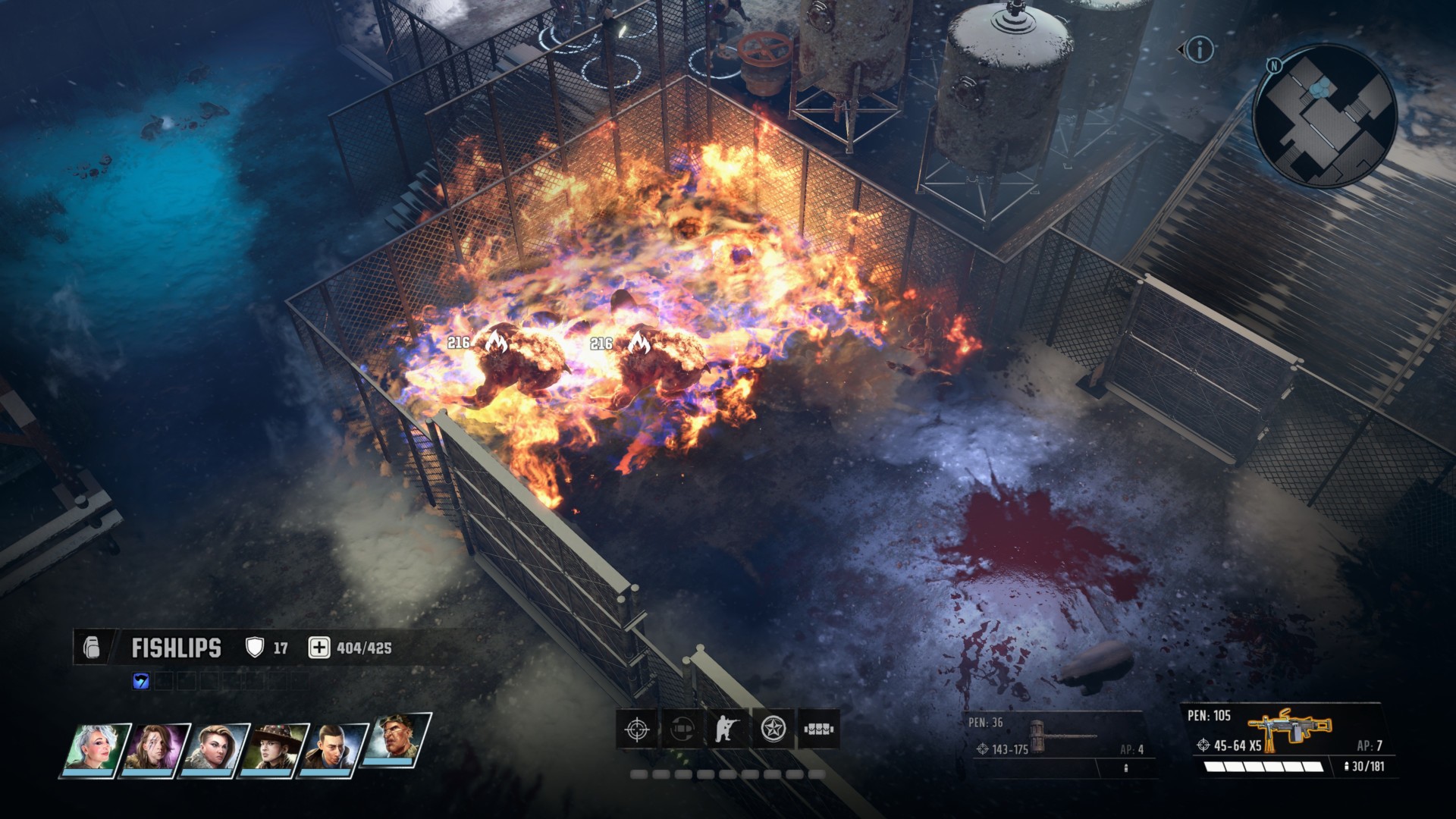Open the ammo belt quick slot action
This screenshot has height=819, width=1456.
(819, 730)
